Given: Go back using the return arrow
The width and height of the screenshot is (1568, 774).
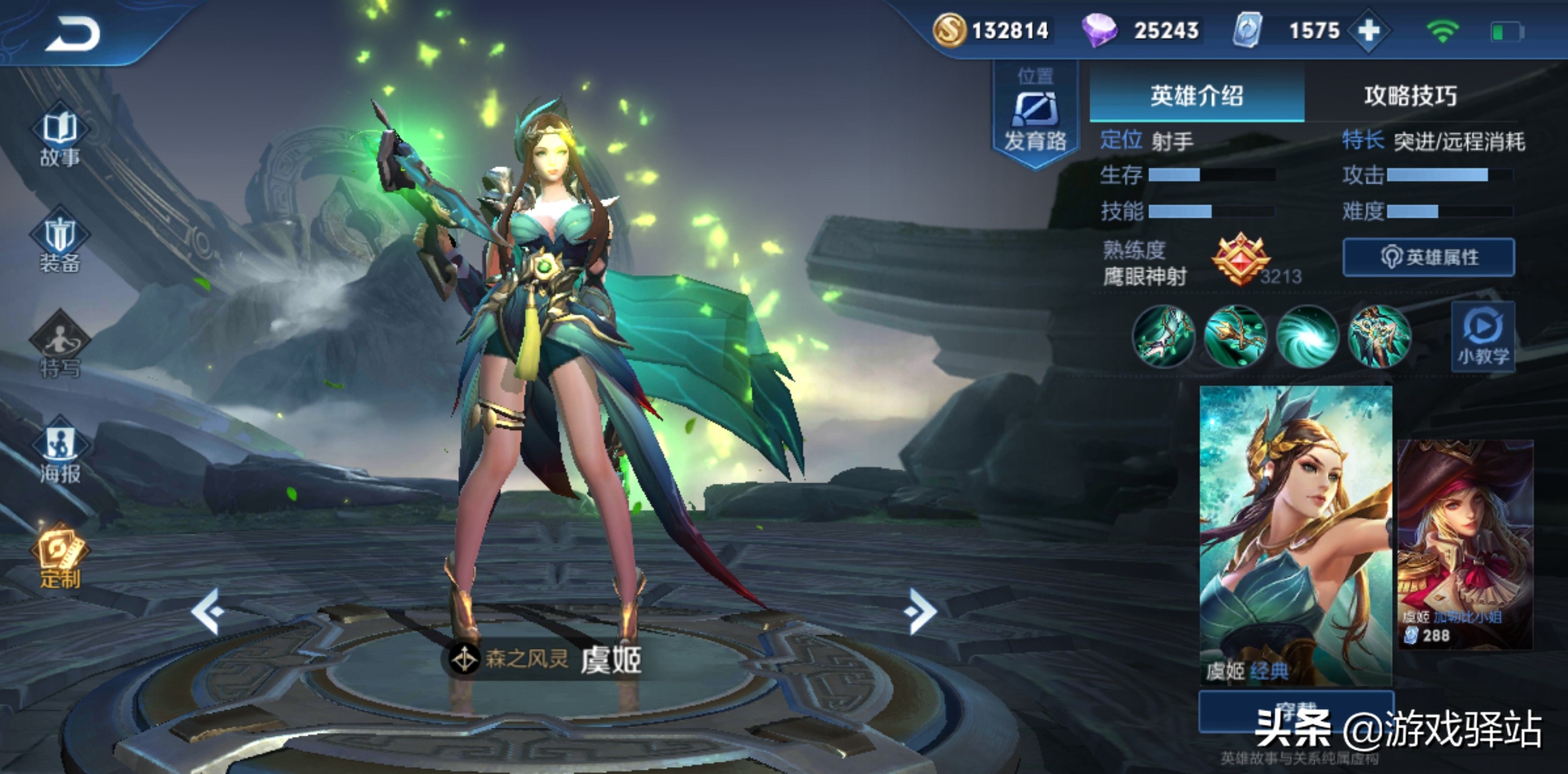Looking at the screenshot, I should [x=73, y=33].
